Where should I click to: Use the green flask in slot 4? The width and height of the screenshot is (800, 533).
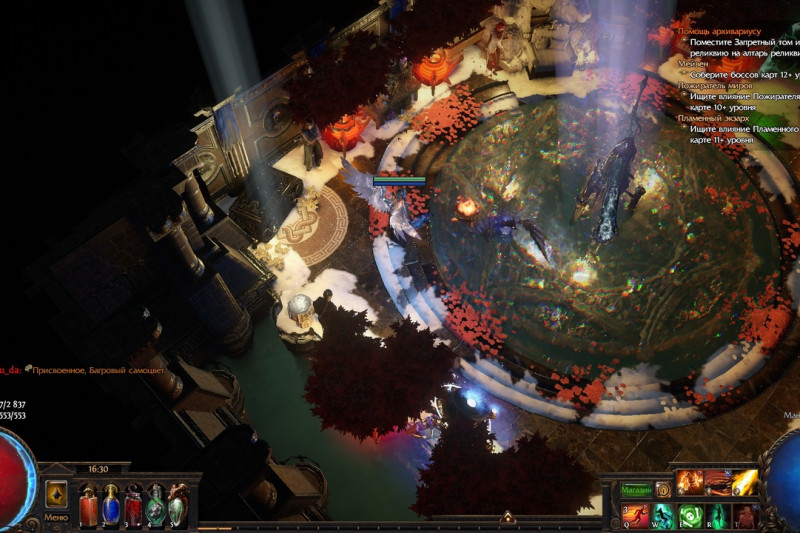(155, 504)
